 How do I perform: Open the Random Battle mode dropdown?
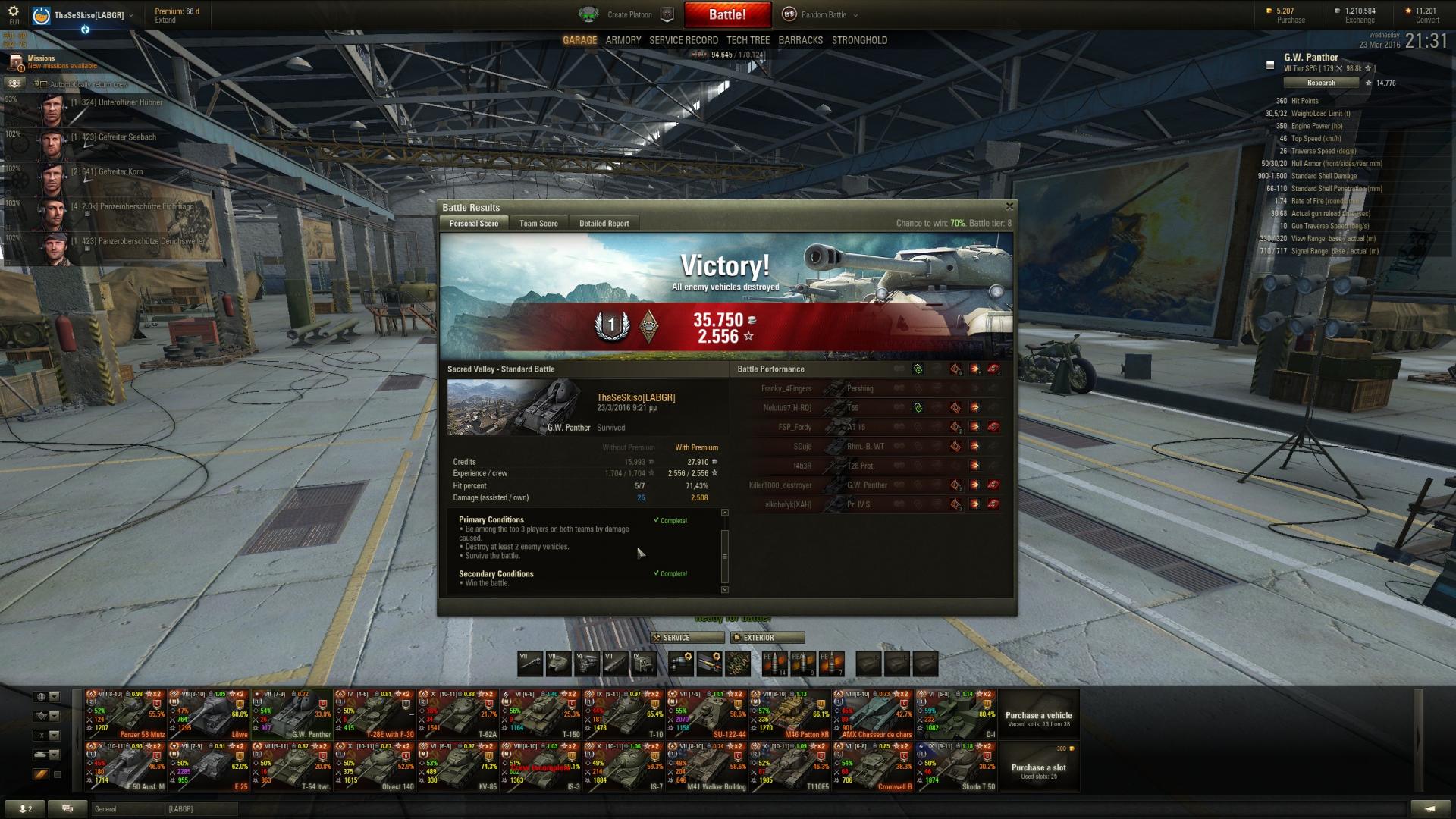coord(827,14)
